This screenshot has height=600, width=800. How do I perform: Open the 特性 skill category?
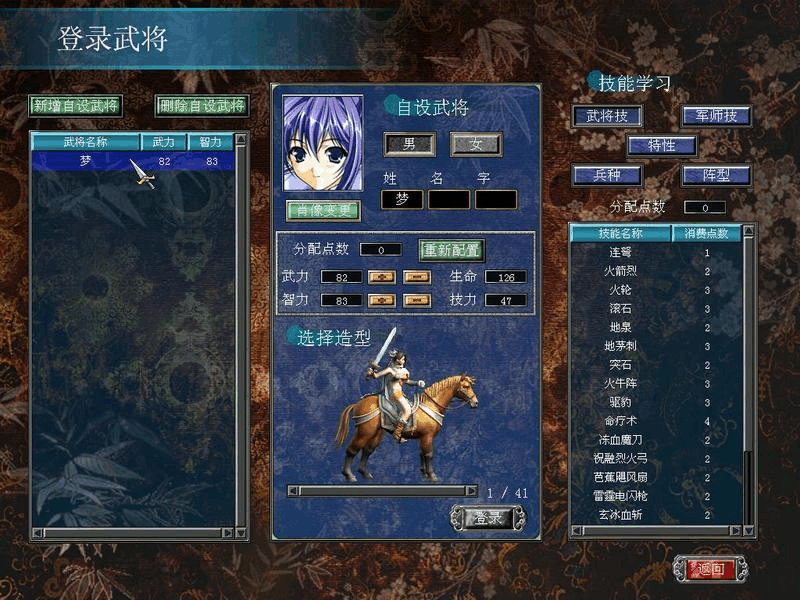pyautogui.click(x=661, y=145)
